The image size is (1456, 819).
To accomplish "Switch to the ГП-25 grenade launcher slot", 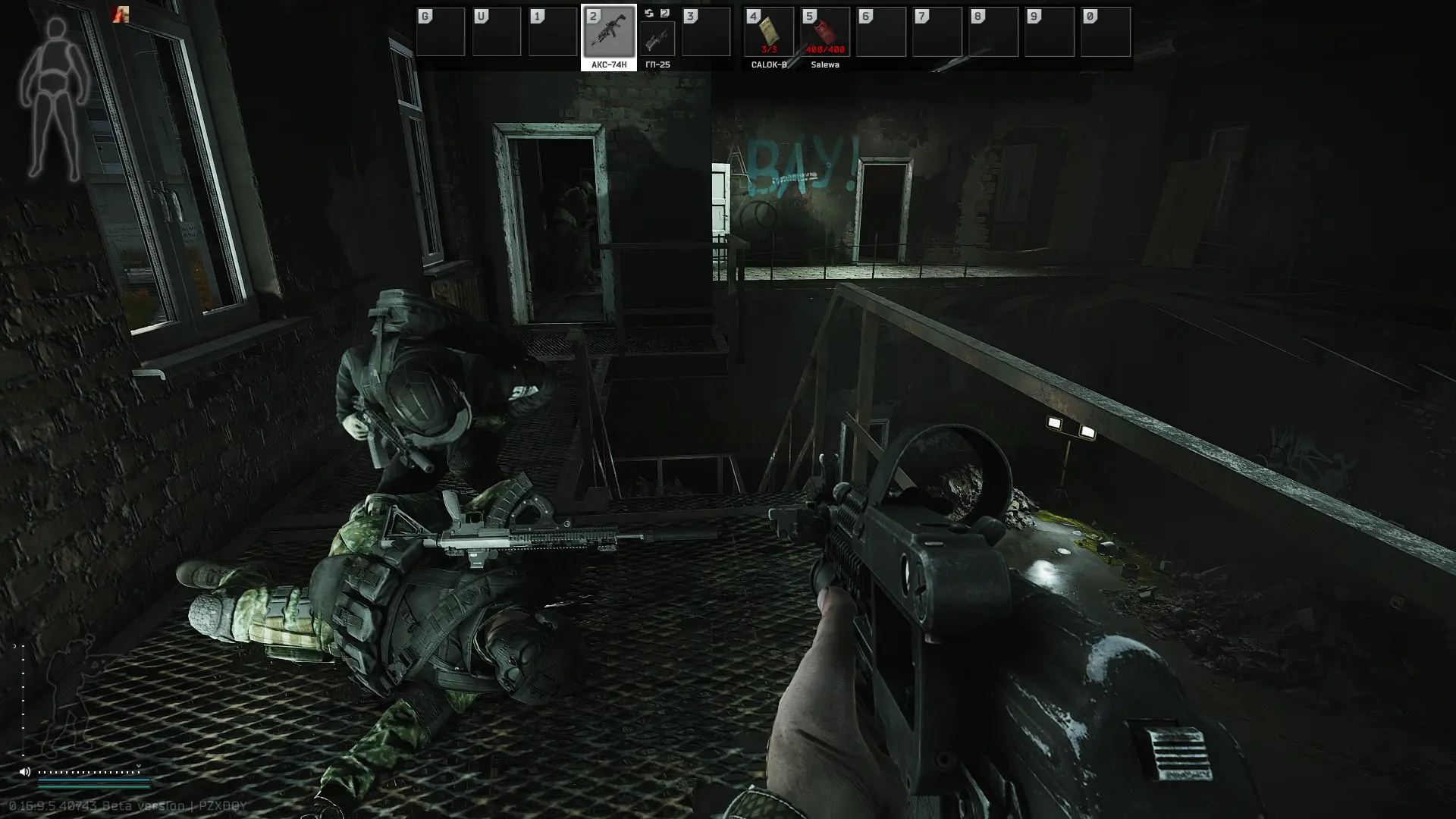I will coord(657,38).
